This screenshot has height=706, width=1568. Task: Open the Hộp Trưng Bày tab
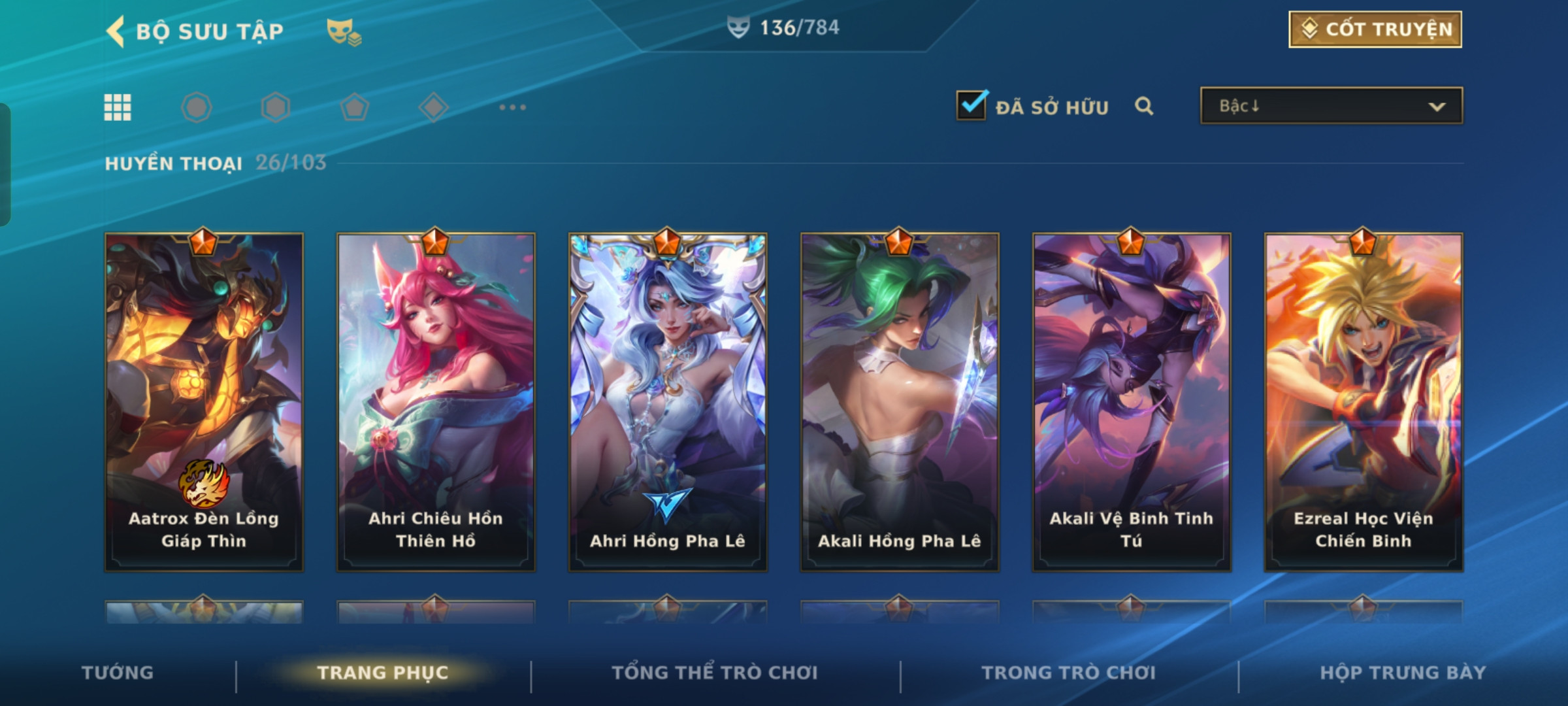pyautogui.click(x=1403, y=673)
